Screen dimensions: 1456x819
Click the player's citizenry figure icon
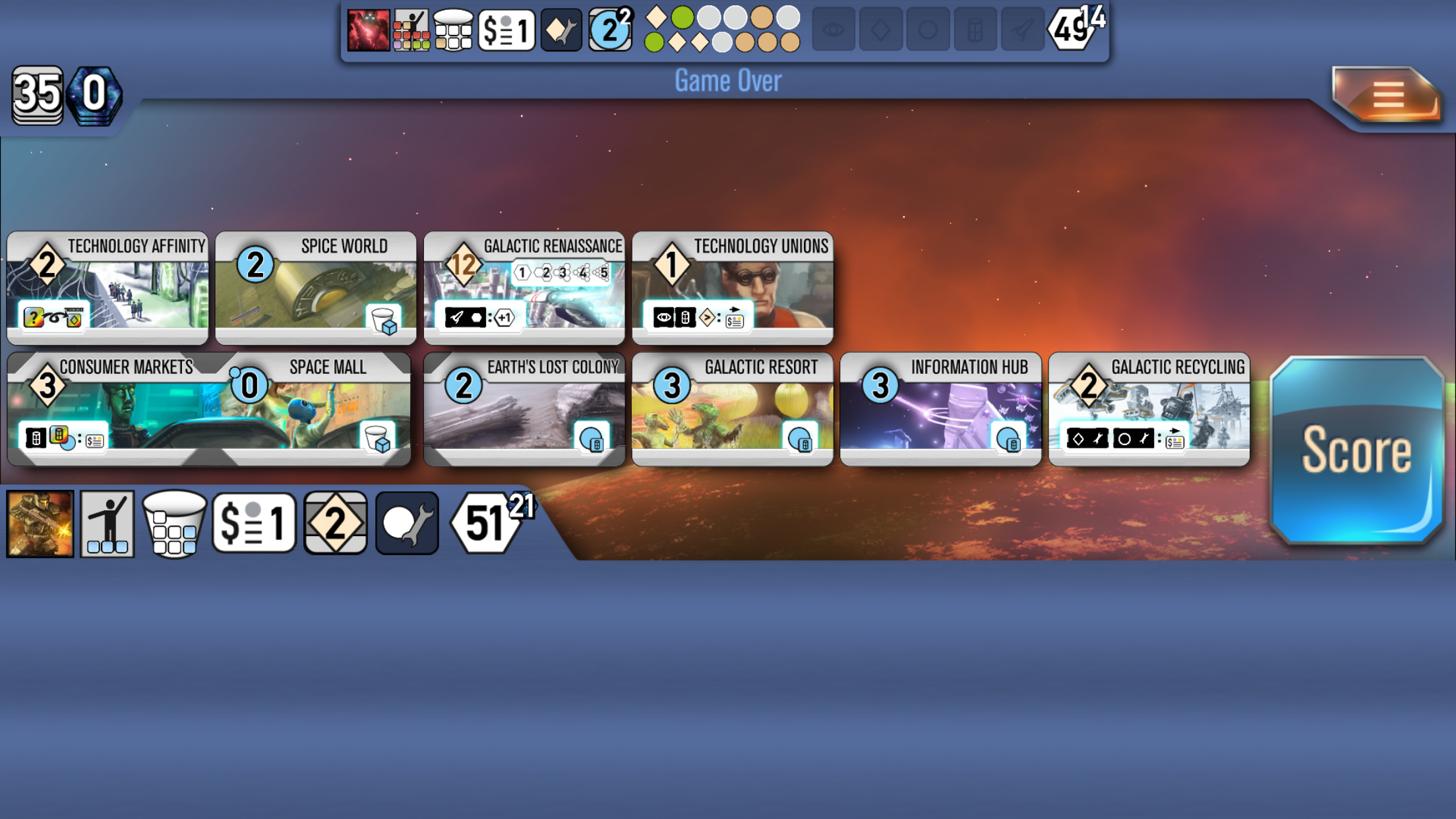click(x=107, y=524)
